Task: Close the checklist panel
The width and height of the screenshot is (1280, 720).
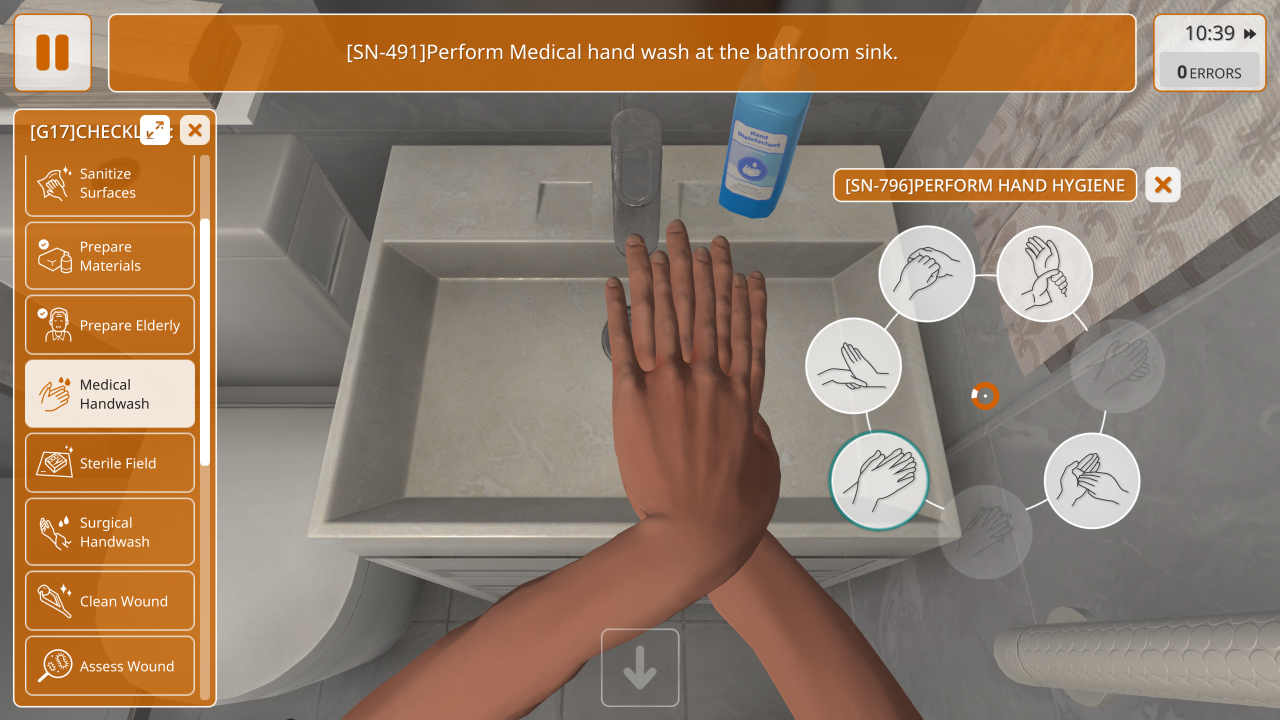Action: pos(195,130)
